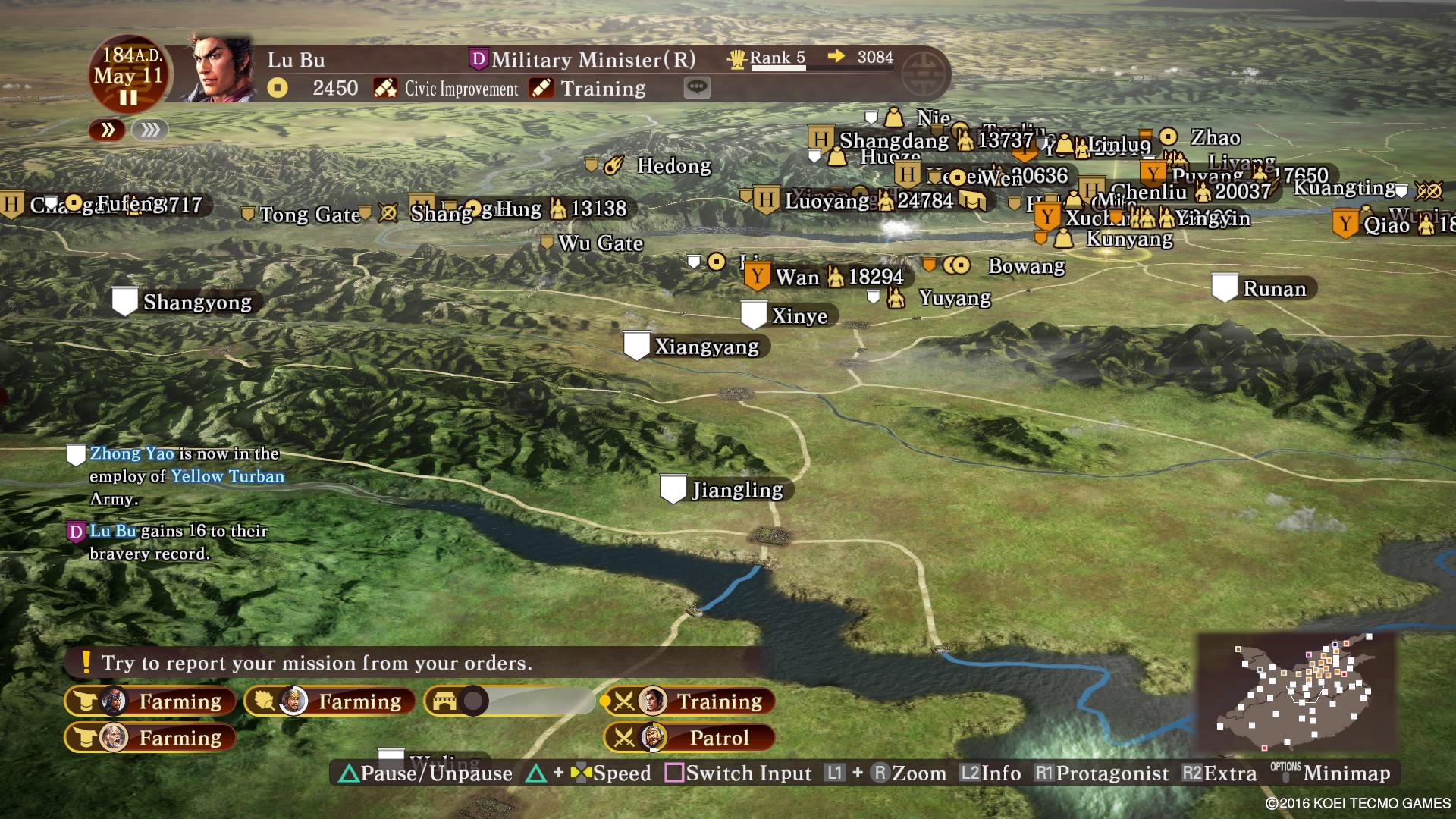This screenshot has height=819, width=1456.
Task: Open the speech bubble message icon
Action: point(697,88)
